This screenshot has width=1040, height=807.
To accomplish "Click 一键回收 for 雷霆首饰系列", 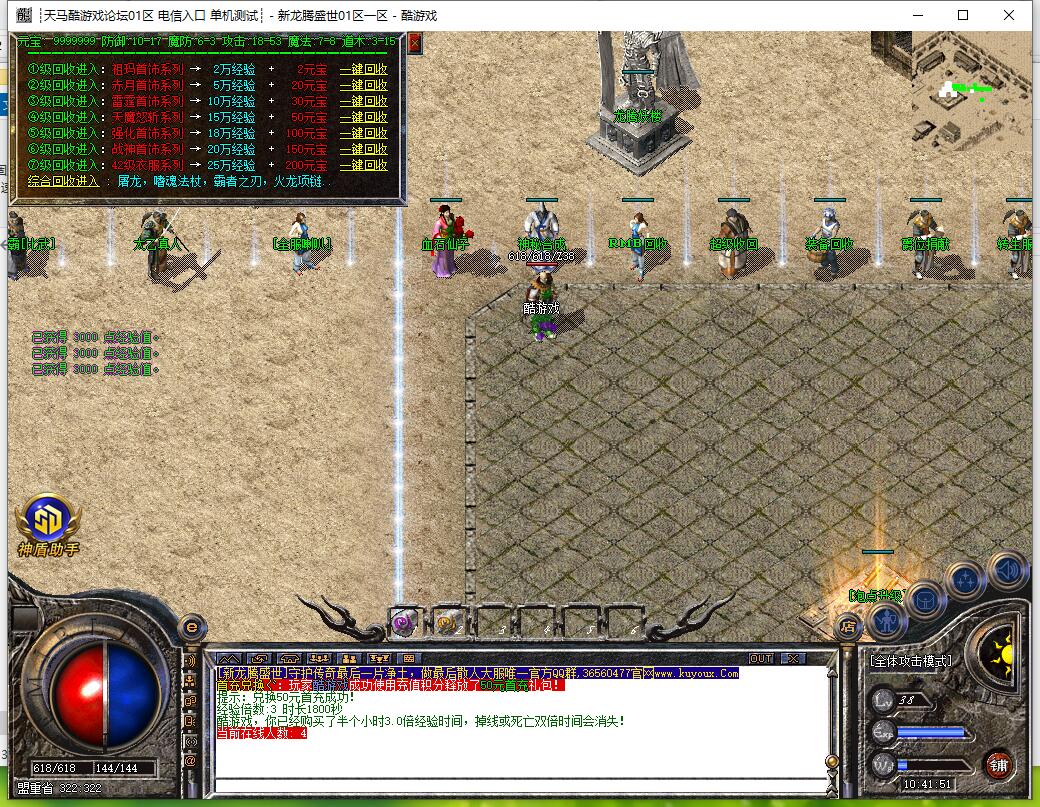I will [x=363, y=101].
